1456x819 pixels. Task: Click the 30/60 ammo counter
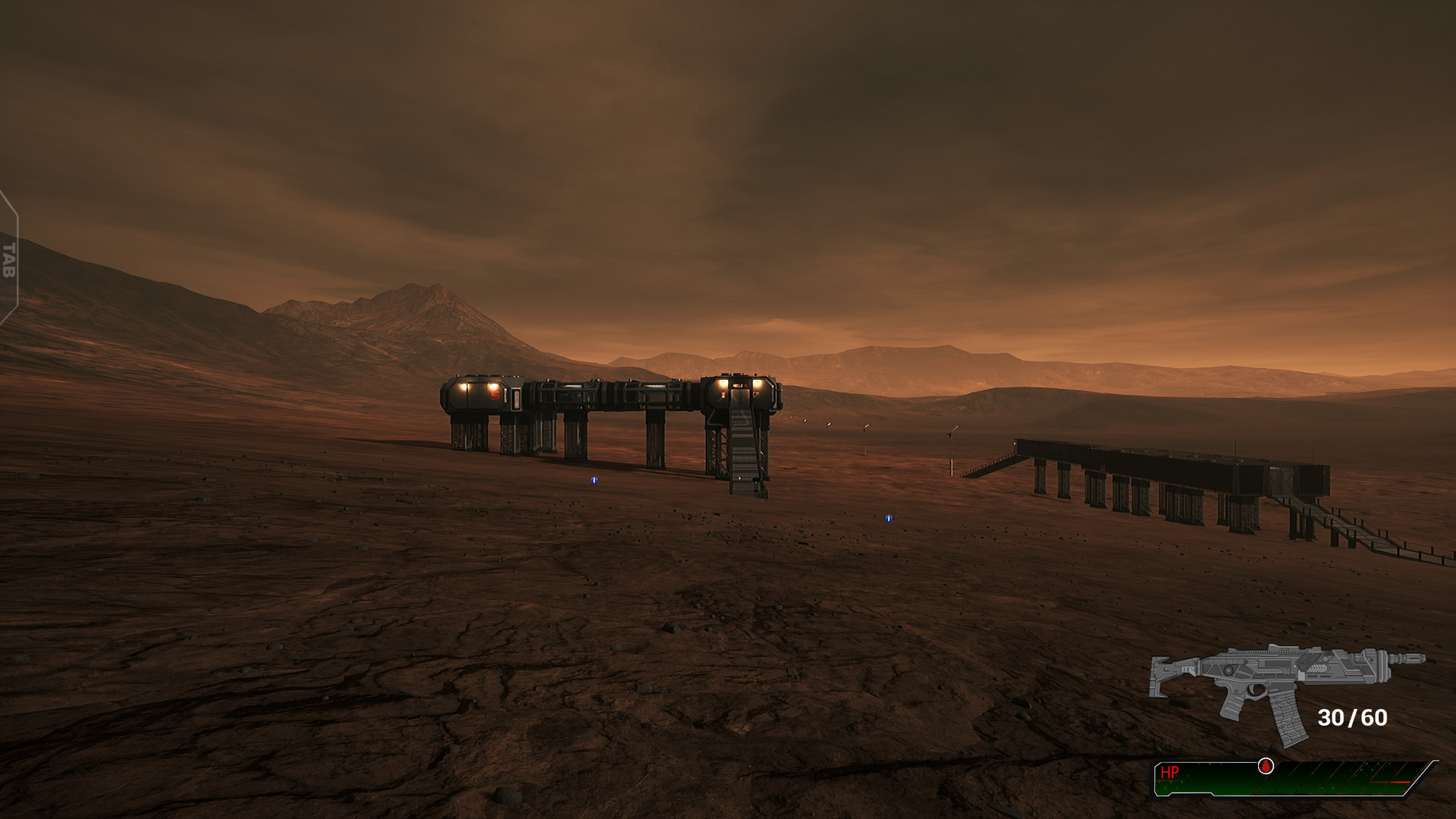pos(1351,717)
